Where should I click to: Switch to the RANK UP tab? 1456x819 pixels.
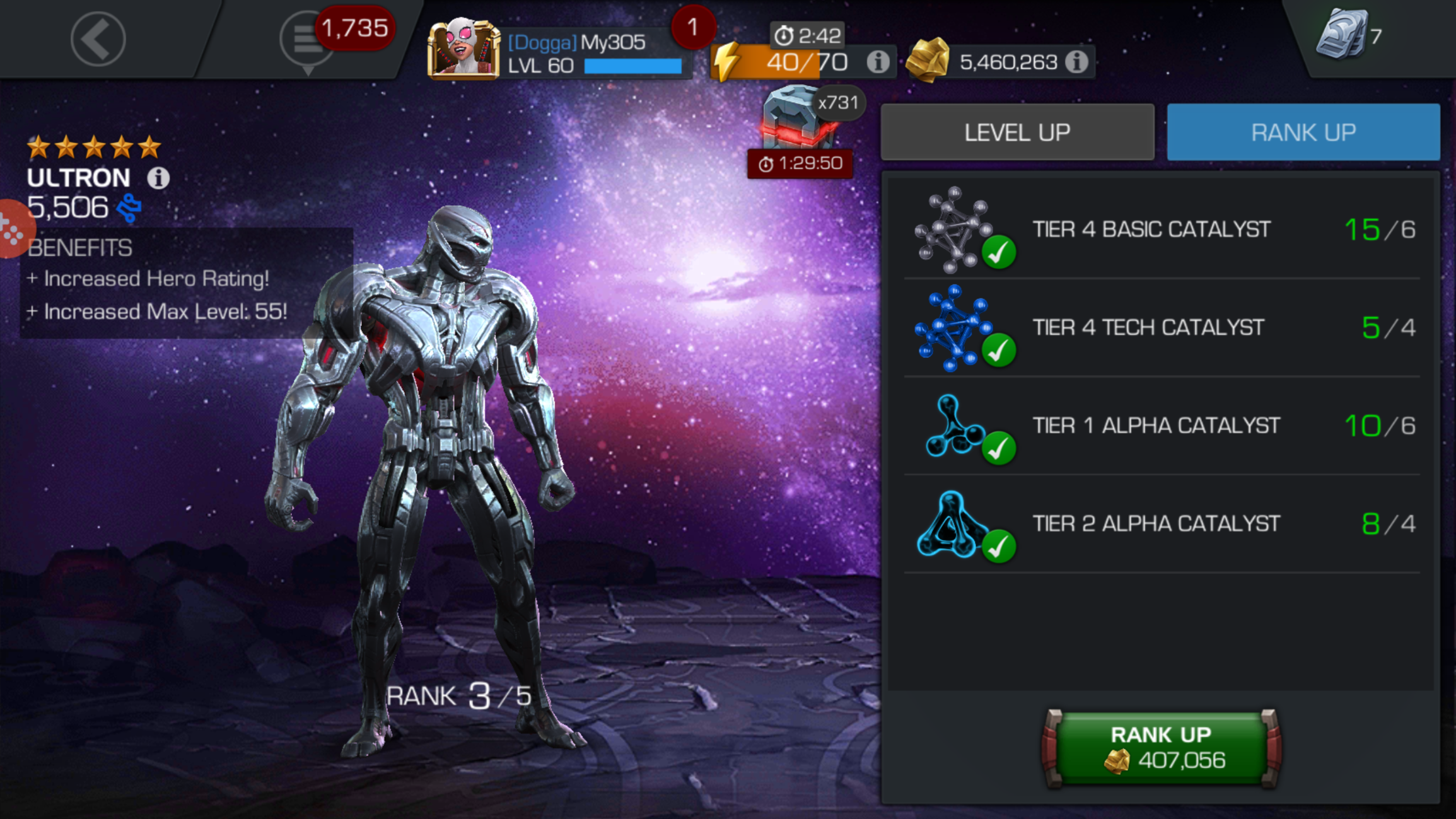(x=1303, y=132)
